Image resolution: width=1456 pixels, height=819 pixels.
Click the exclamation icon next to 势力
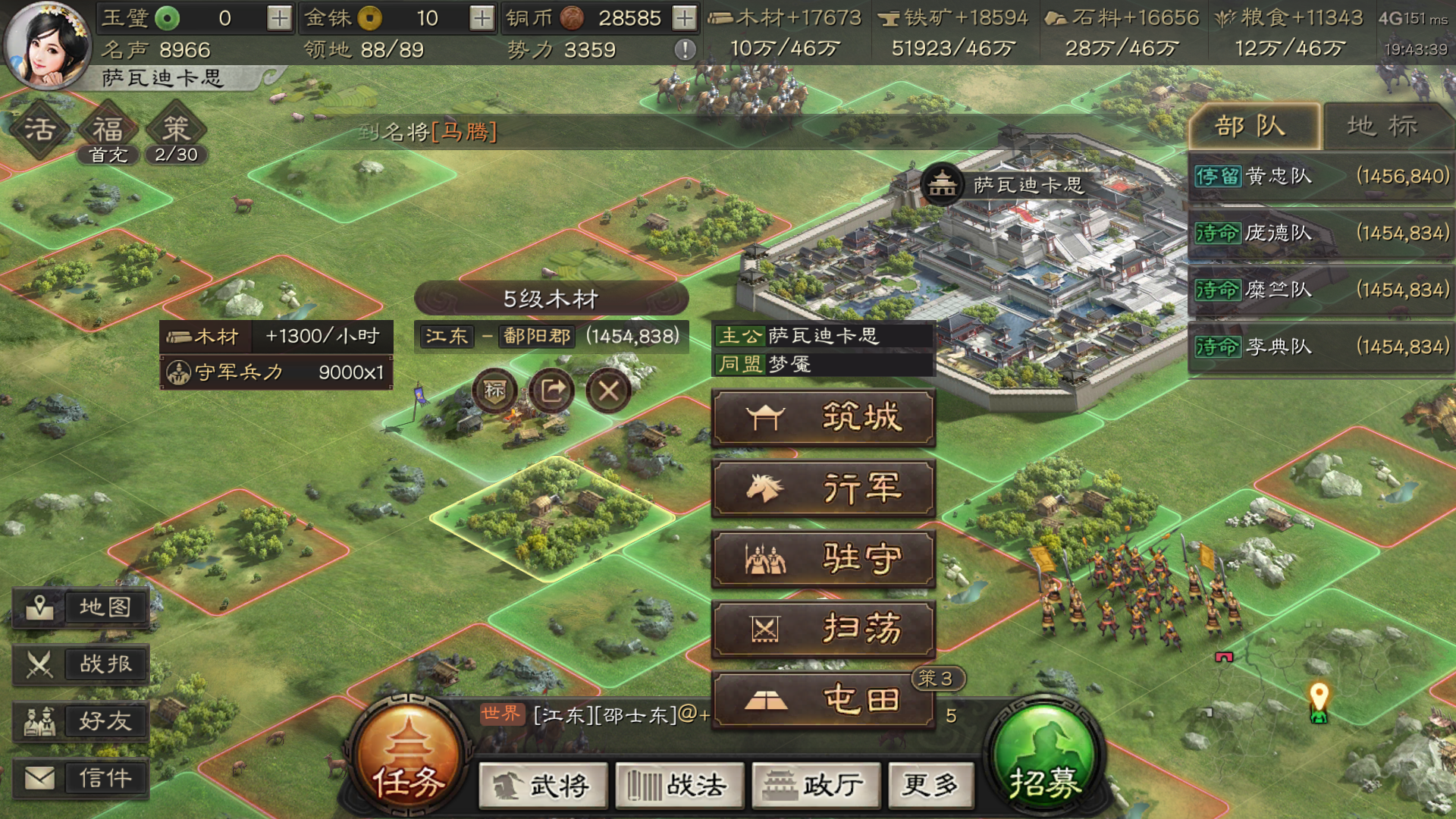[x=686, y=50]
